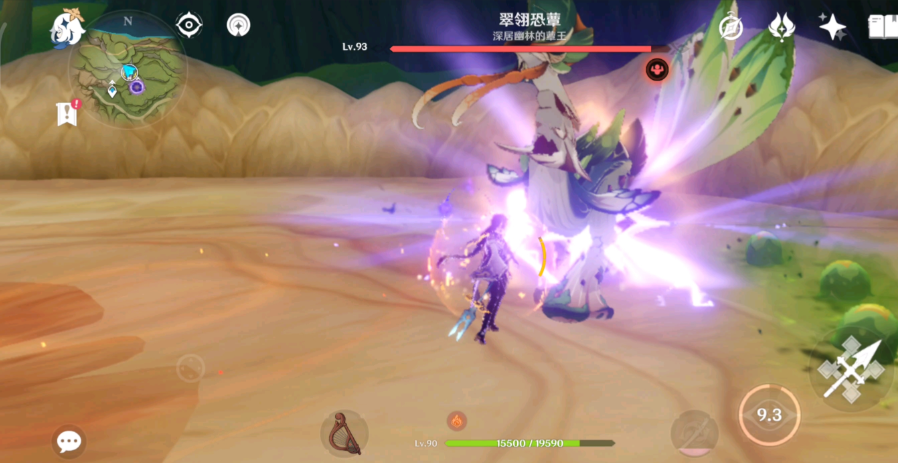The image size is (898, 463).
Task: Tap the bow weapon icon
Action: 344,432
